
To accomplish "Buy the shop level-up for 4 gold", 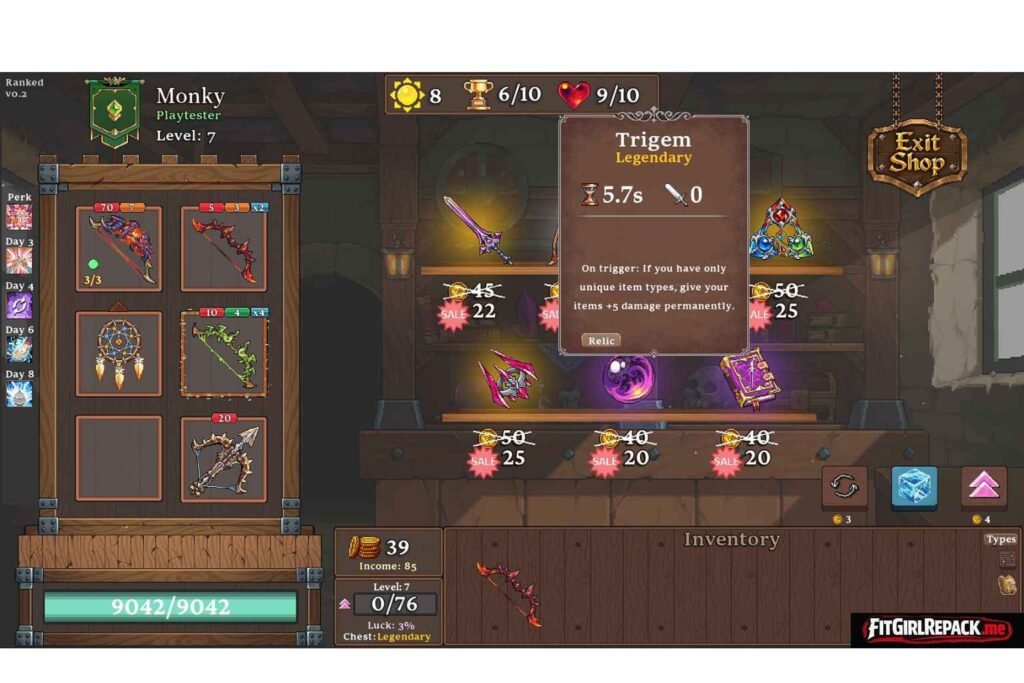I will click(x=983, y=488).
